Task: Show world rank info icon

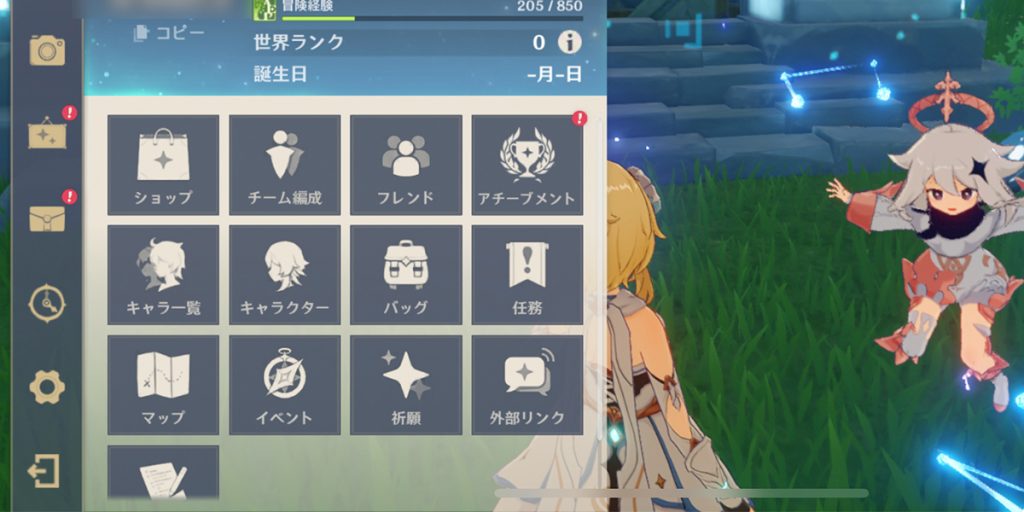Action: pyautogui.click(x=569, y=42)
